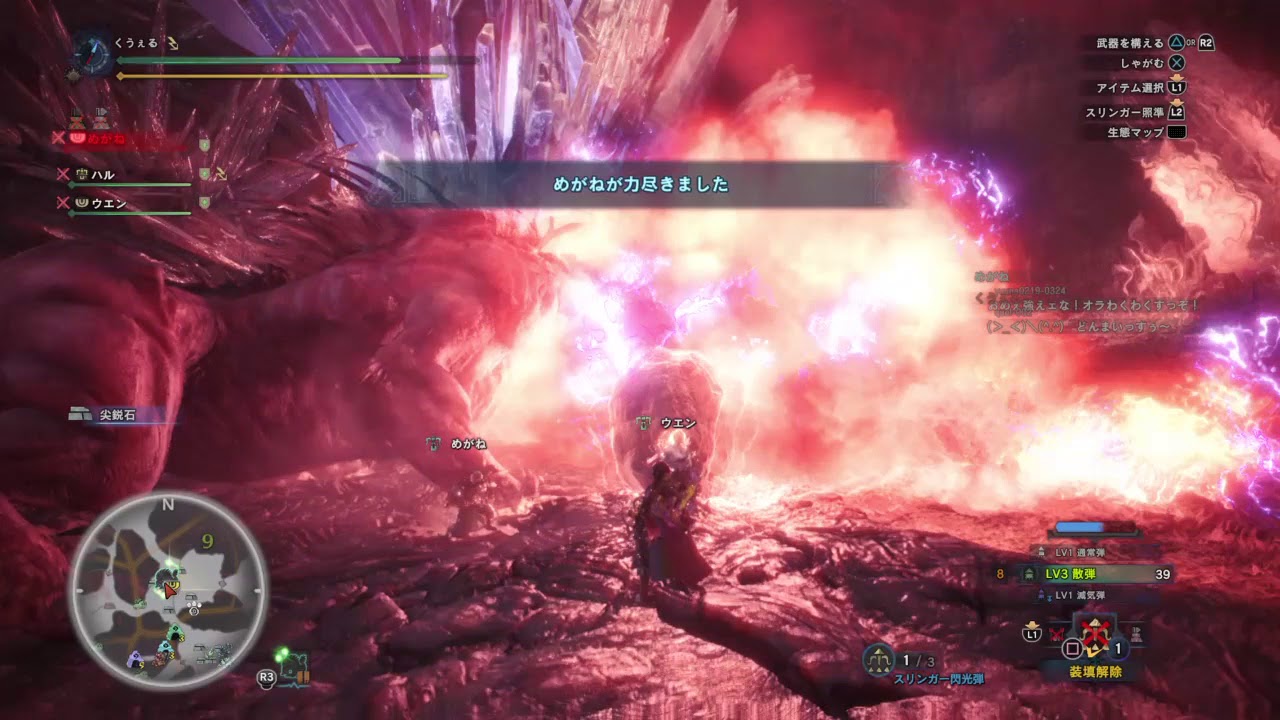Expand the L1 item radial menu
Viewport: 1280px width, 720px height.
tap(1031, 634)
